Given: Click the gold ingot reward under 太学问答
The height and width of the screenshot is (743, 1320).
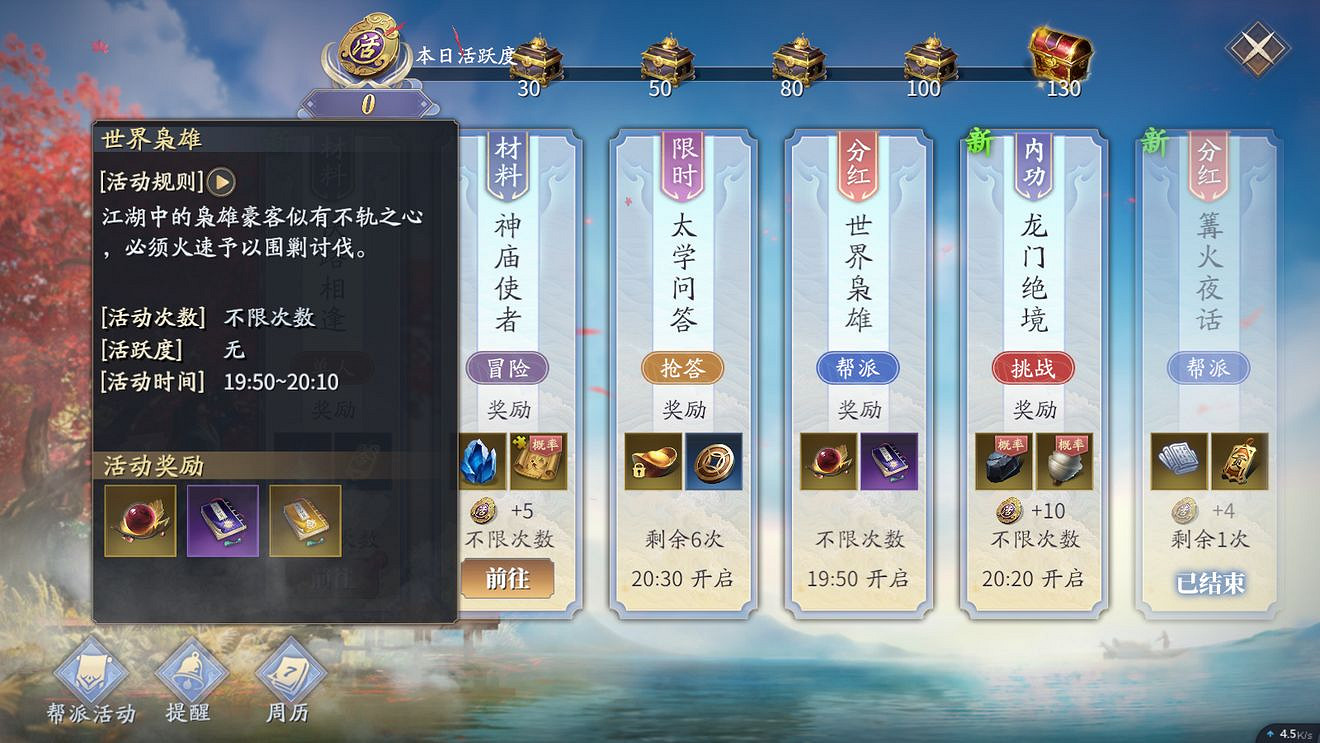Looking at the screenshot, I should tap(654, 461).
